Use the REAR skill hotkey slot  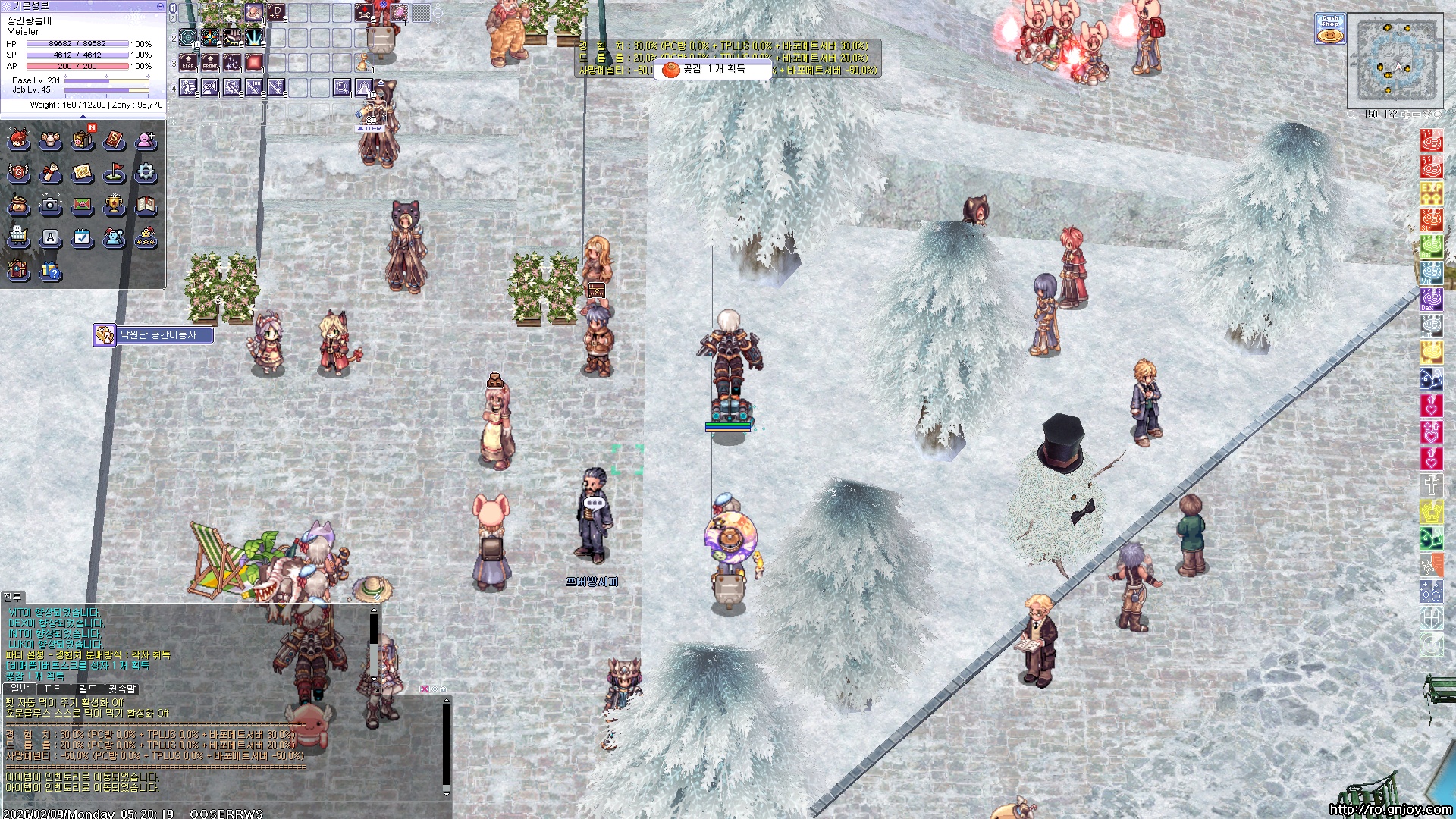tap(188, 63)
